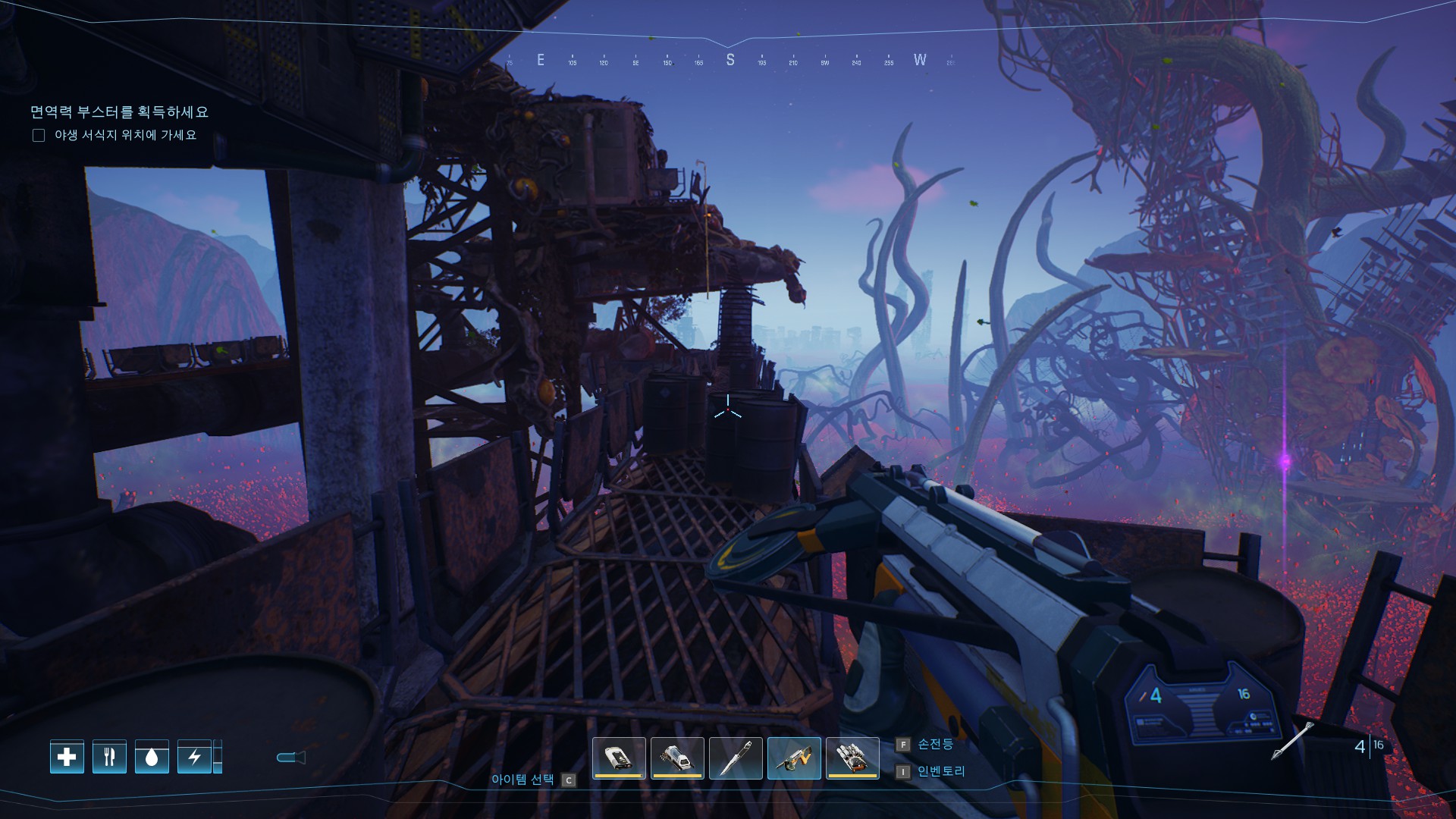Tick the wild habitat objective checkbox

click(39, 136)
